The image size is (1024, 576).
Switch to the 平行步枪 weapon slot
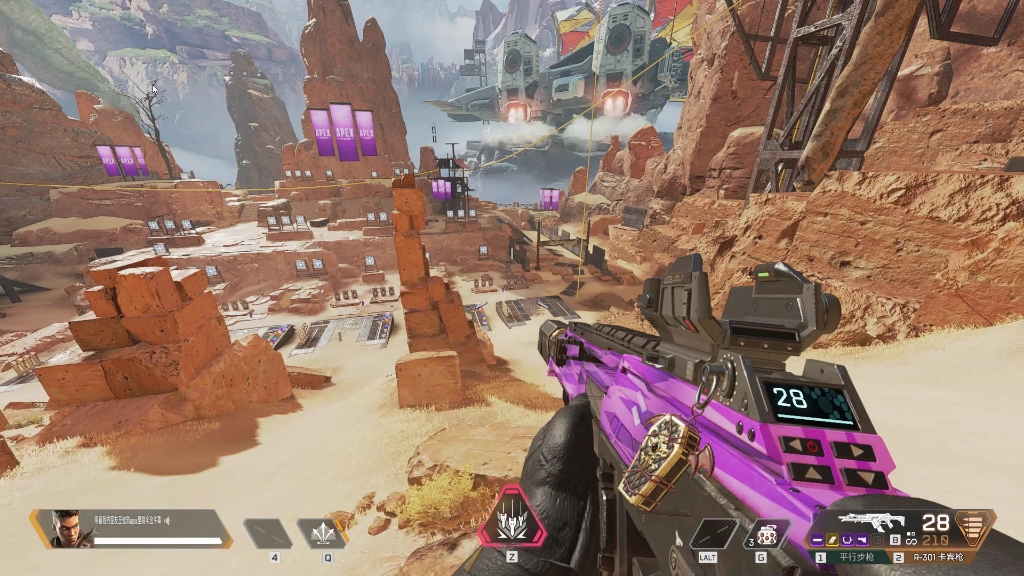852,557
